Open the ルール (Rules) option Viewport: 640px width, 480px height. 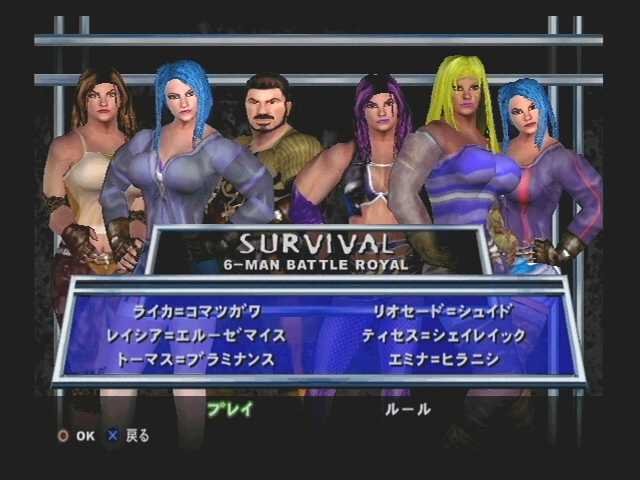click(x=408, y=409)
